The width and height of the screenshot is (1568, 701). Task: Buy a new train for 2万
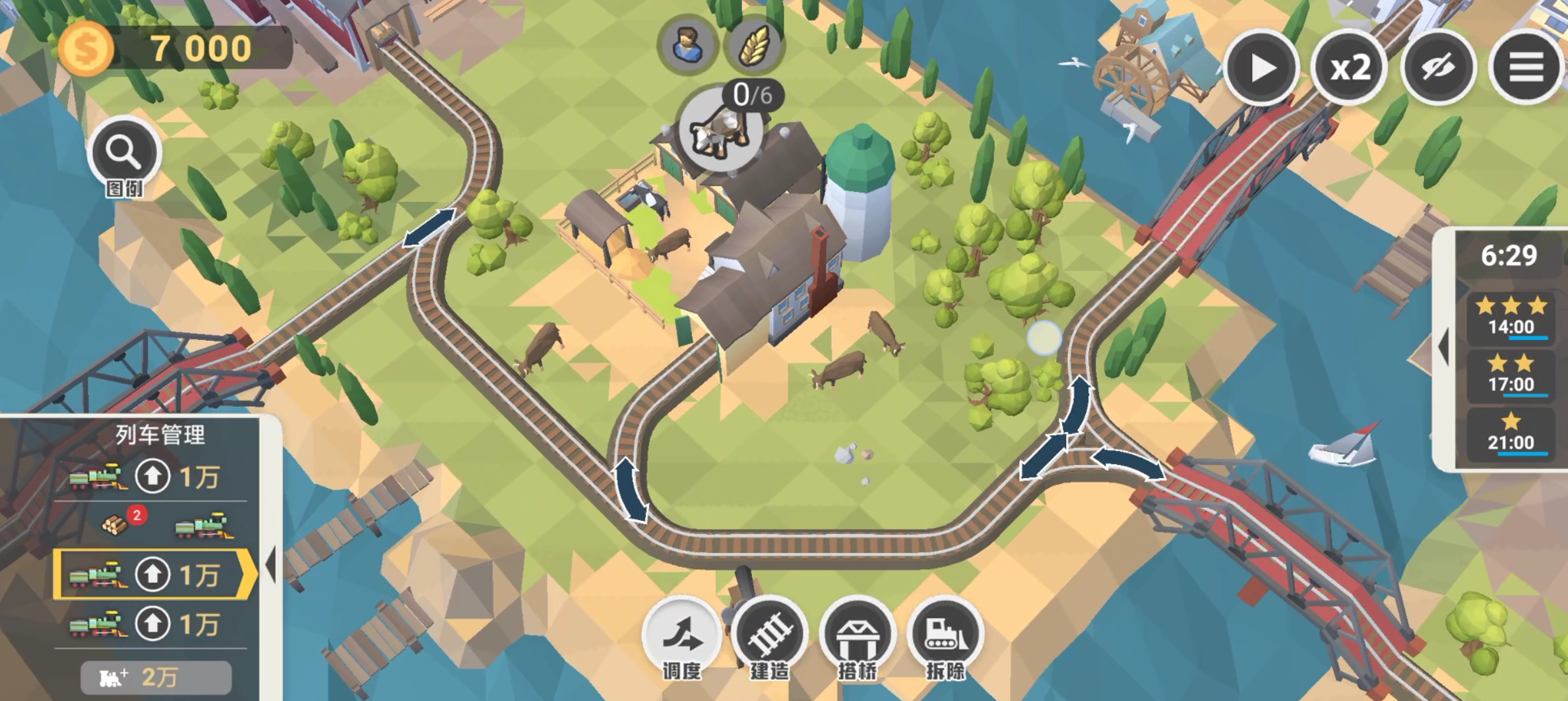[156, 677]
